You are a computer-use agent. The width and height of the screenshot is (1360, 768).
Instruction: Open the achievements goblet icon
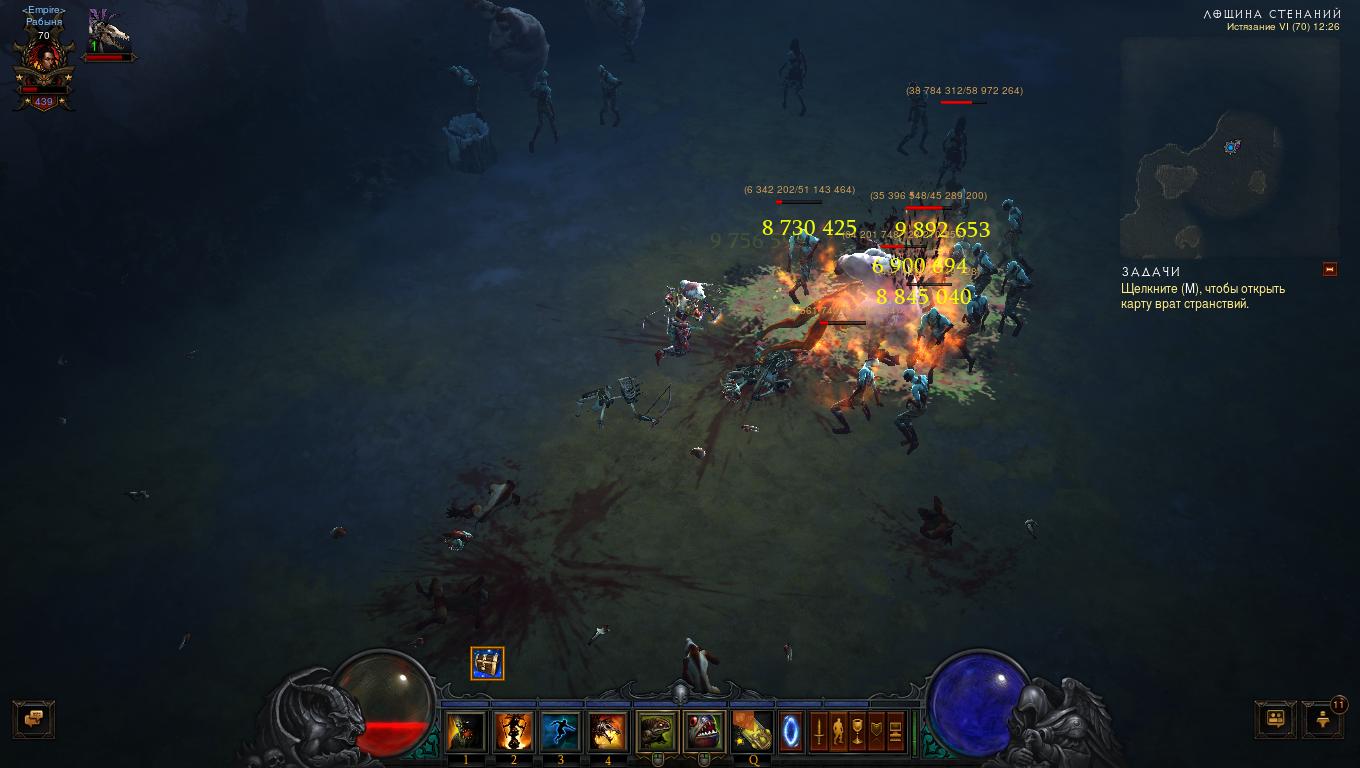point(857,732)
